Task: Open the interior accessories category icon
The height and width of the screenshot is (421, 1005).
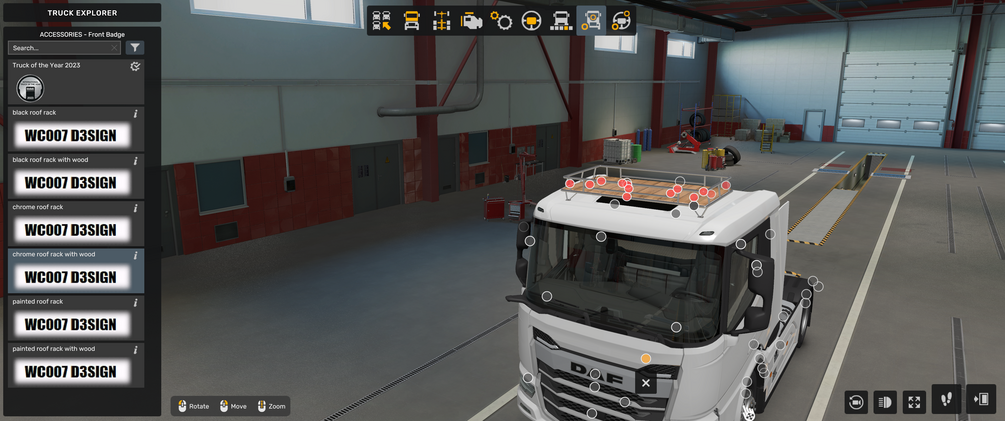Action: pyautogui.click(x=621, y=21)
